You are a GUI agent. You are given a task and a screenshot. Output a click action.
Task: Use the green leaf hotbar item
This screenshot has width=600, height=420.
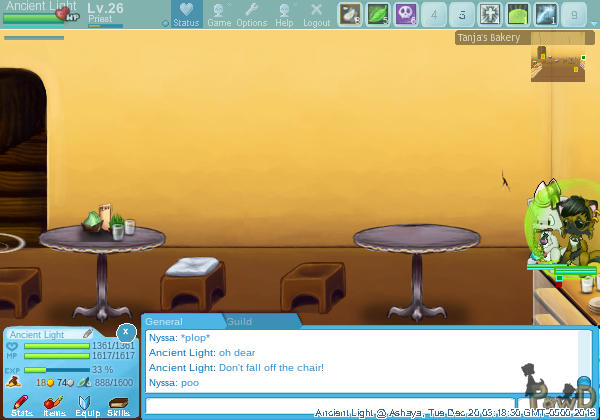[378, 14]
